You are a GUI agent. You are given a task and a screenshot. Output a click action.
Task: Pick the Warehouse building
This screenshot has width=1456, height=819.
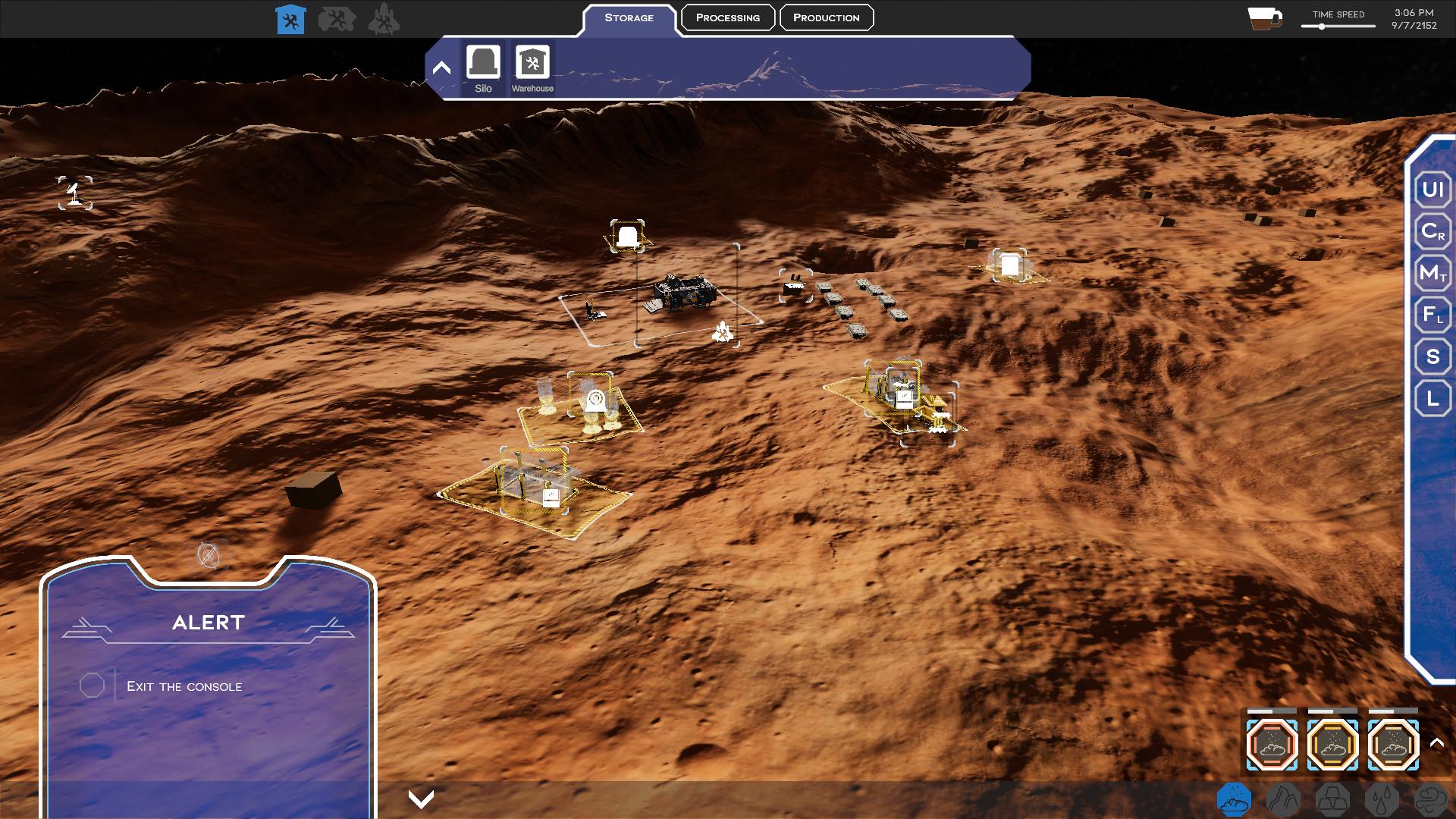click(532, 68)
